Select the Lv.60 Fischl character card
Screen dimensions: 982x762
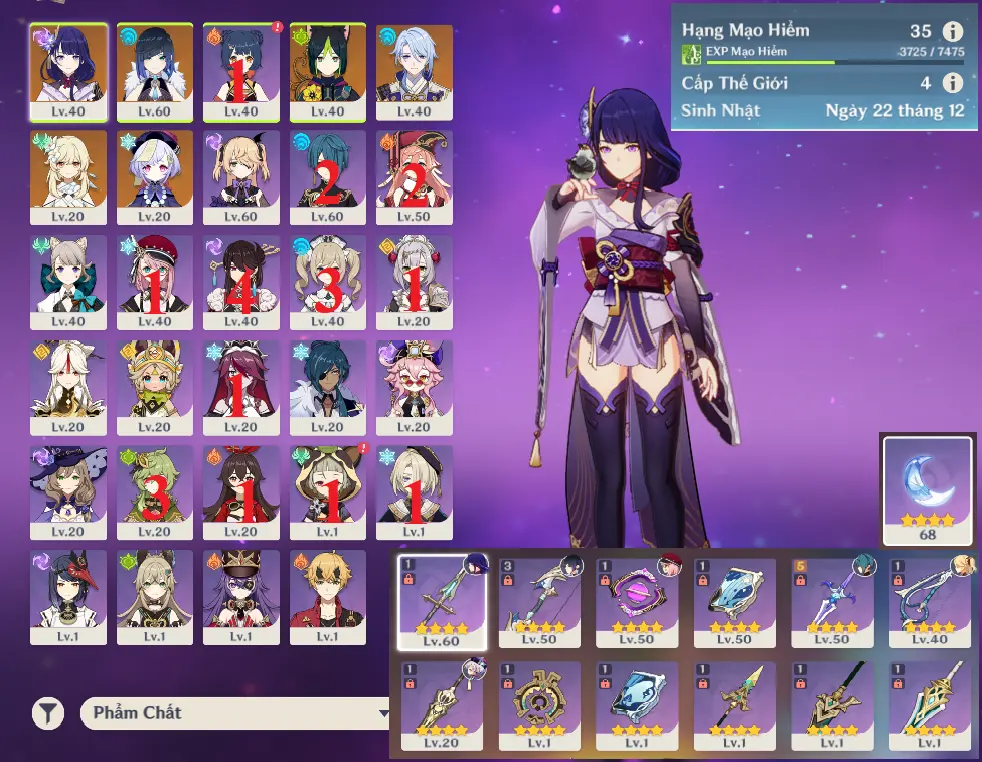pos(241,177)
